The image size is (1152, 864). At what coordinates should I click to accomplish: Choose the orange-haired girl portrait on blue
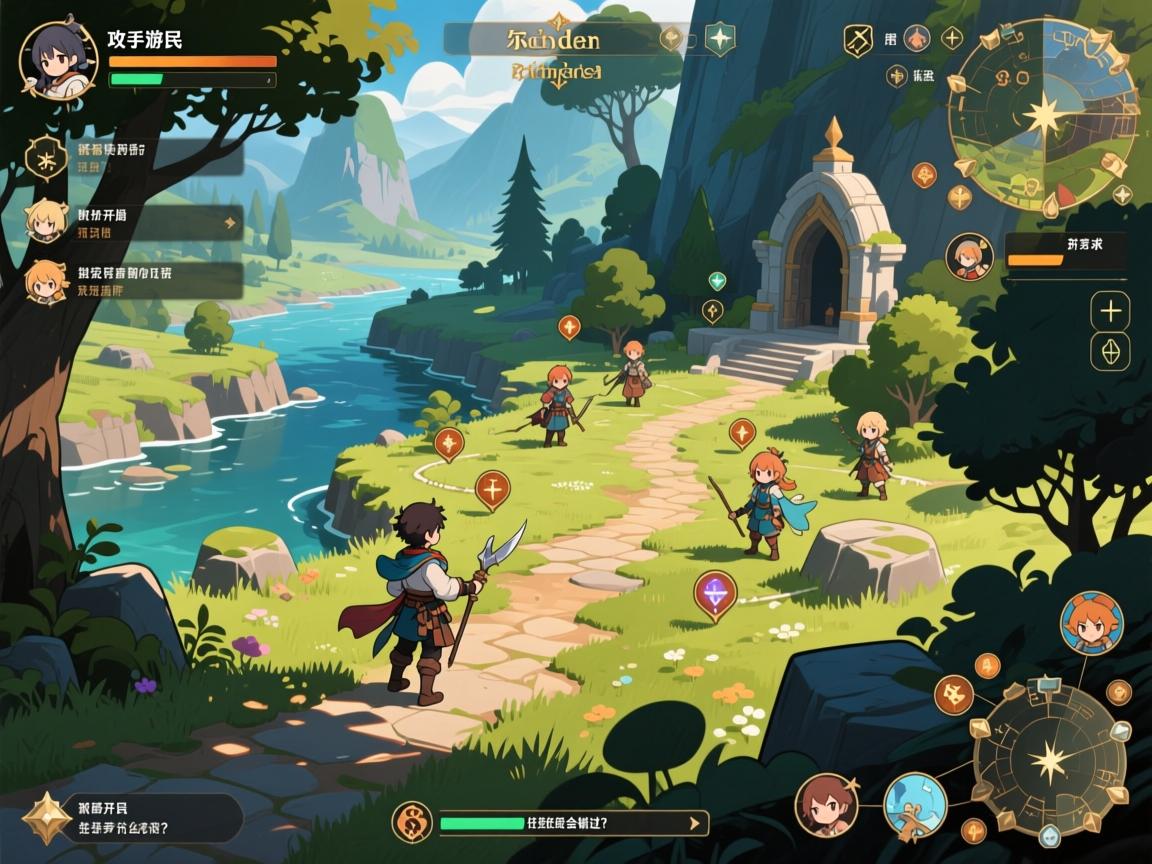click(1091, 622)
